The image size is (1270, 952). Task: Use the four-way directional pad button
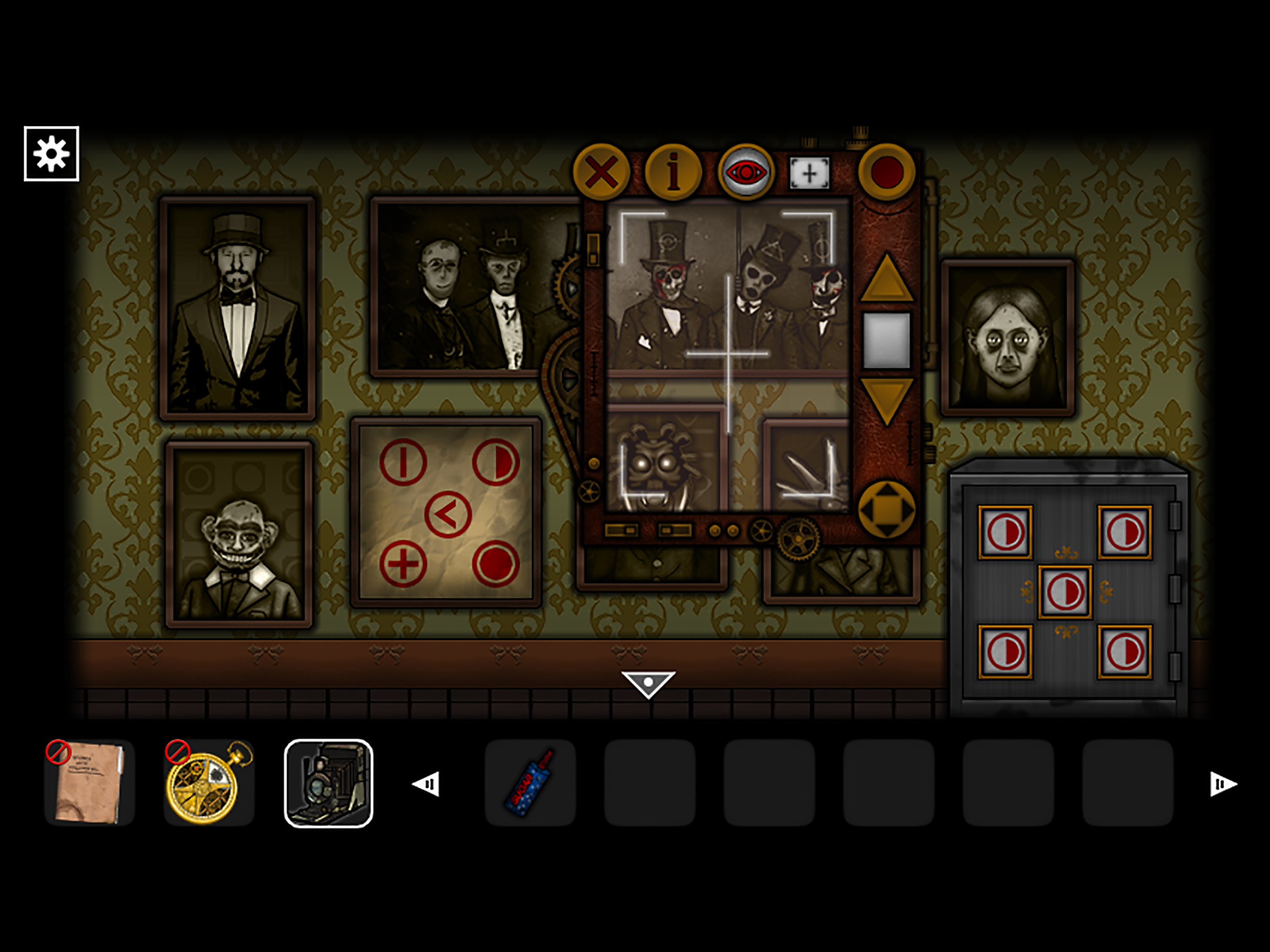(x=886, y=509)
